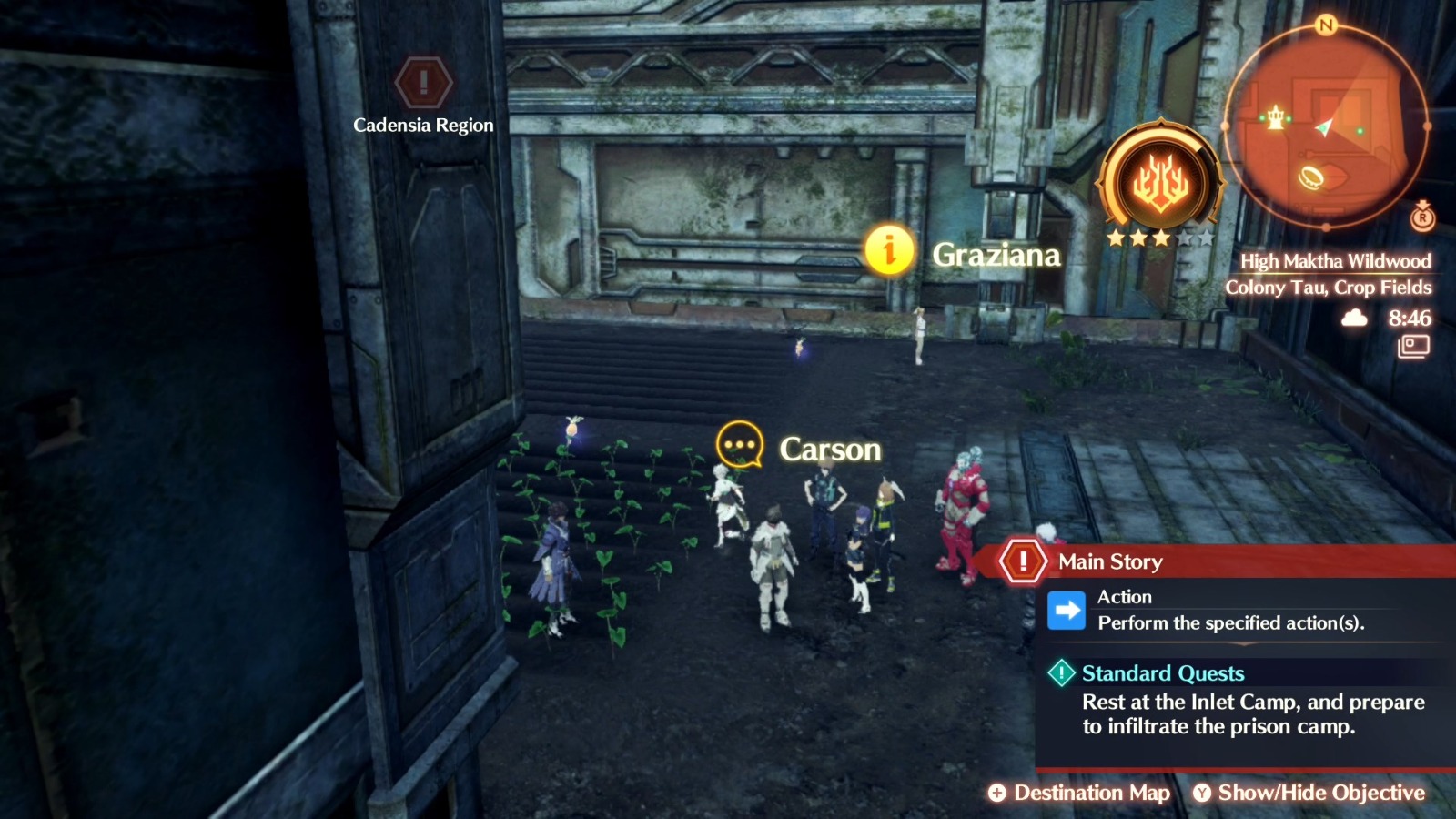Select the green Standard Quests diamond icon
The width and height of the screenshot is (1456, 819).
point(1062,673)
